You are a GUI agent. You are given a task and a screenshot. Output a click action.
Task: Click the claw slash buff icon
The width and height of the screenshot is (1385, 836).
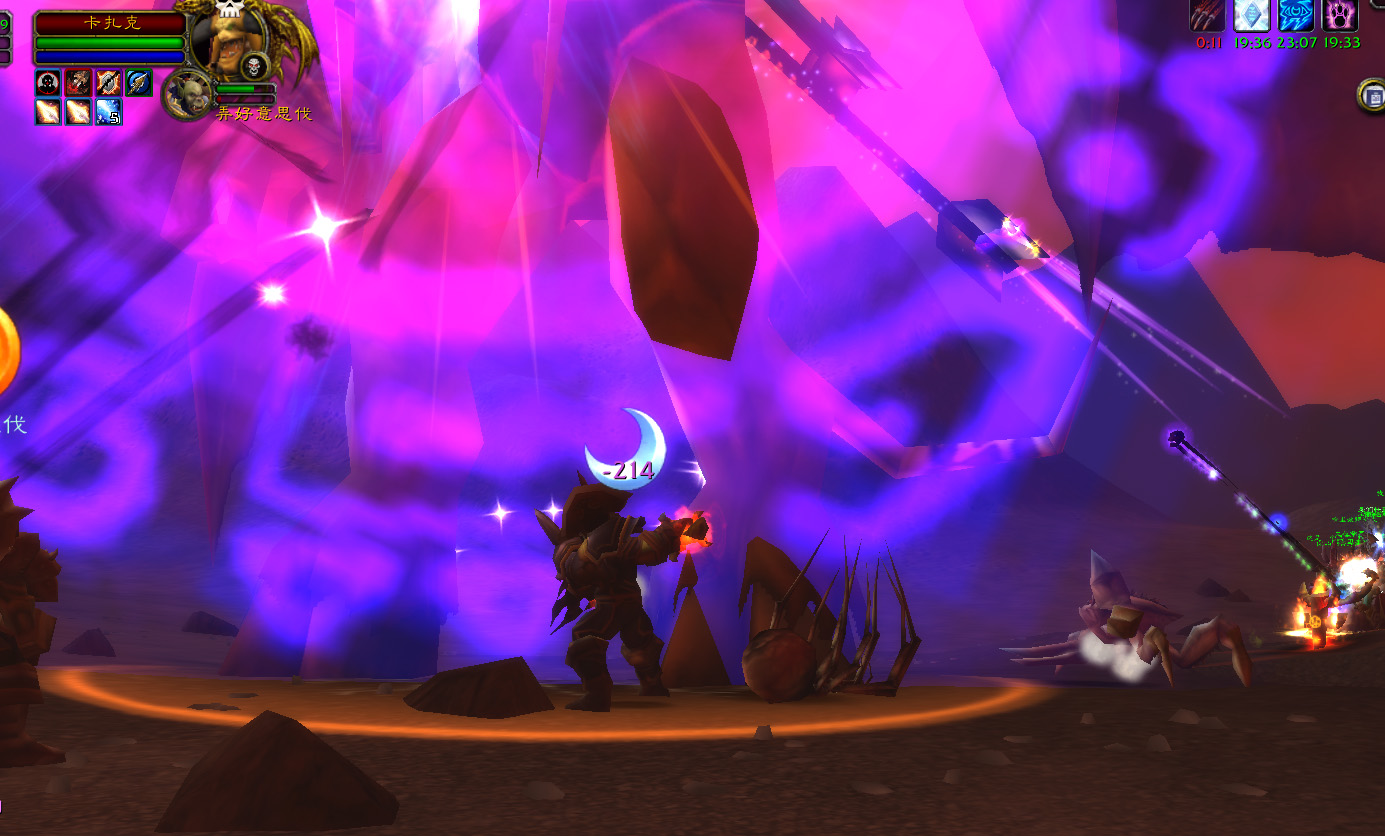pyautogui.click(x=1207, y=15)
